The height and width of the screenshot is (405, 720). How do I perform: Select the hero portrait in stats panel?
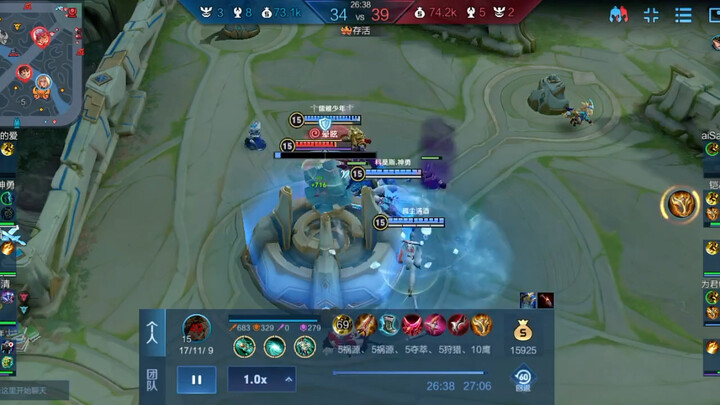point(196,327)
